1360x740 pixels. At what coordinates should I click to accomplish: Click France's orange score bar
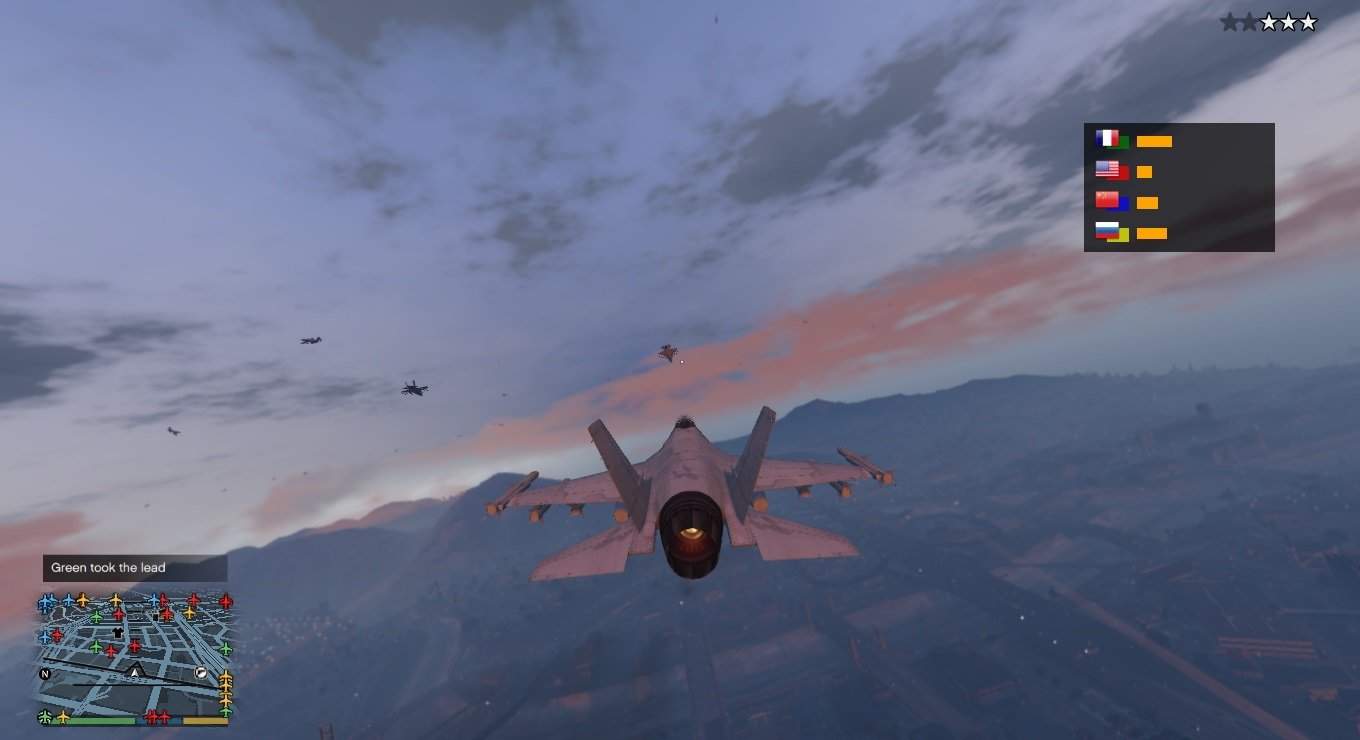point(1154,140)
